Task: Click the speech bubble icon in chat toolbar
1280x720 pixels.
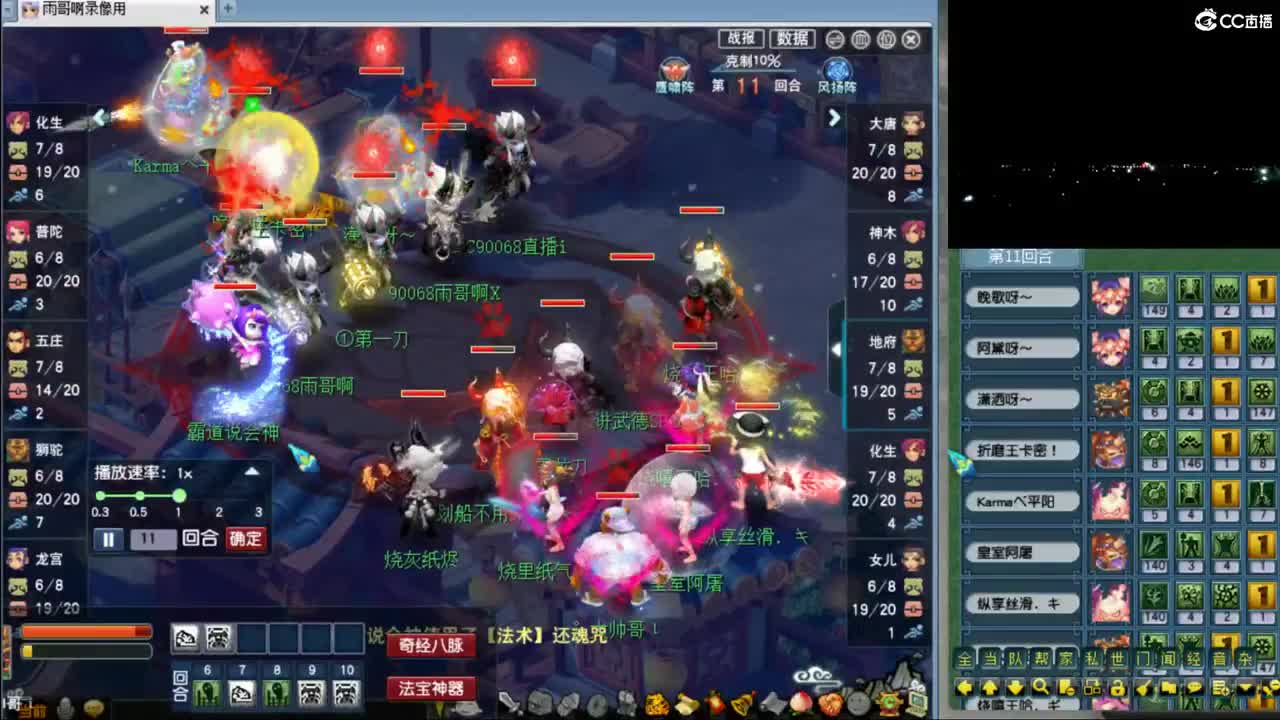Action: [x=1195, y=688]
